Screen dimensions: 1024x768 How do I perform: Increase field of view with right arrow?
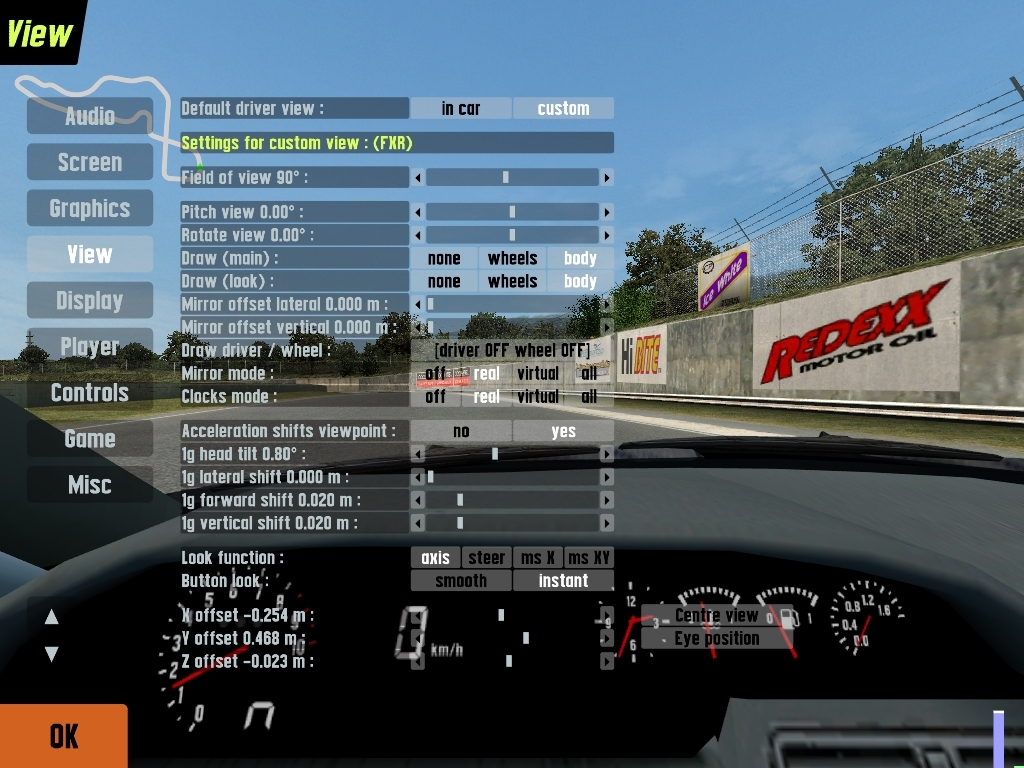(x=606, y=177)
